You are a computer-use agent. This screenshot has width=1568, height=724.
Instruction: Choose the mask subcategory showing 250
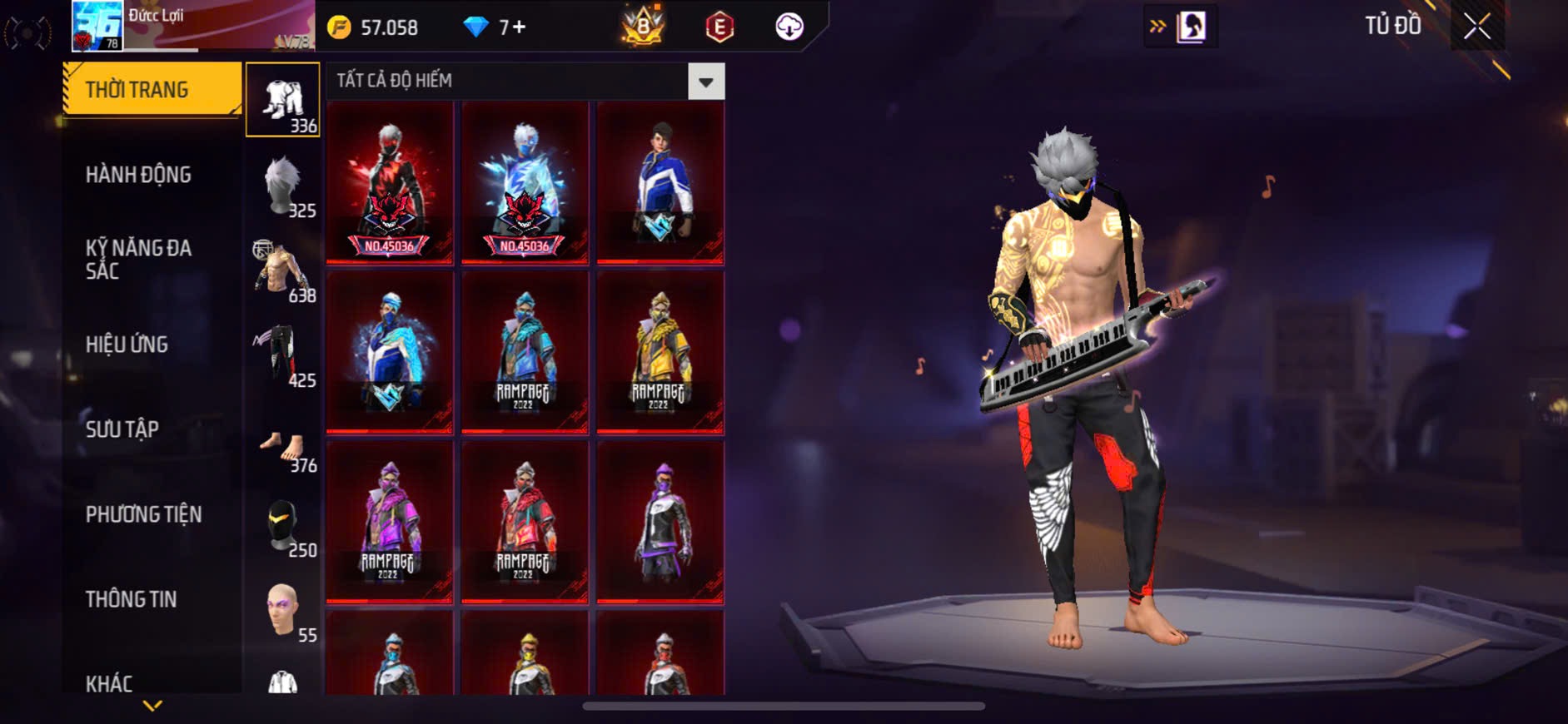(283, 526)
